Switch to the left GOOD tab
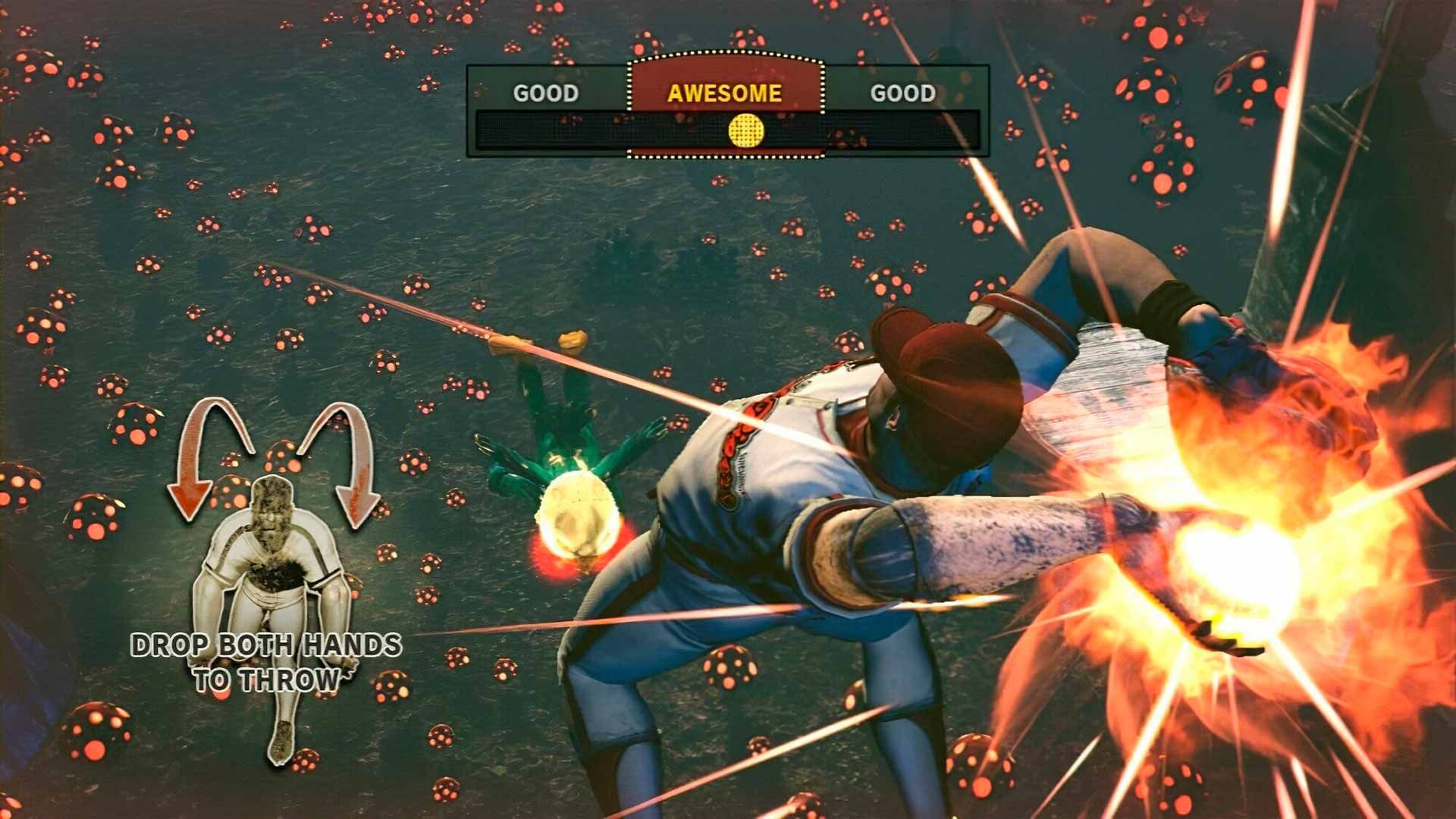This screenshot has height=819, width=1456. coord(548,93)
